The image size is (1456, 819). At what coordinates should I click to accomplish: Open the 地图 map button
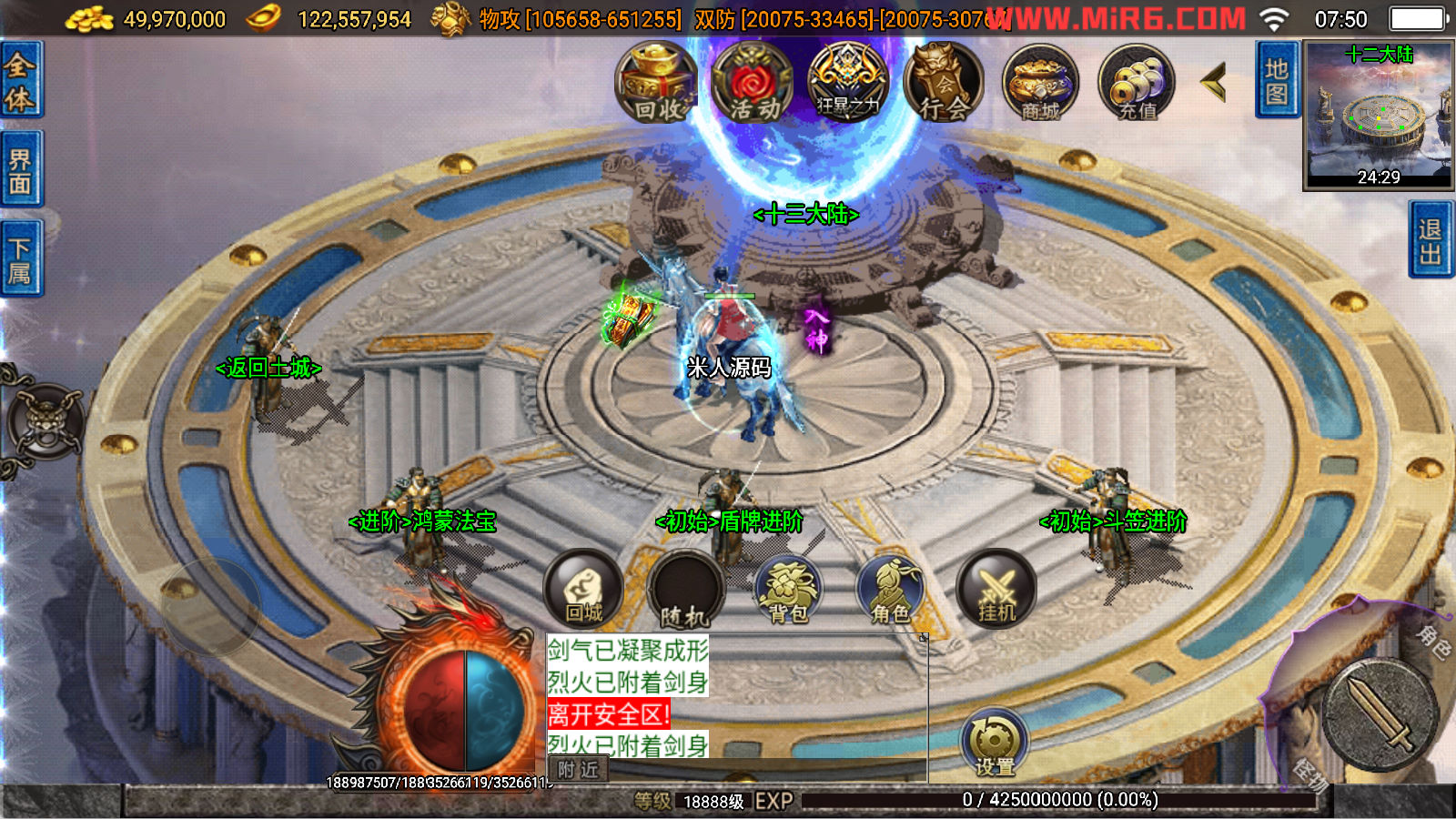[1277, 80]
